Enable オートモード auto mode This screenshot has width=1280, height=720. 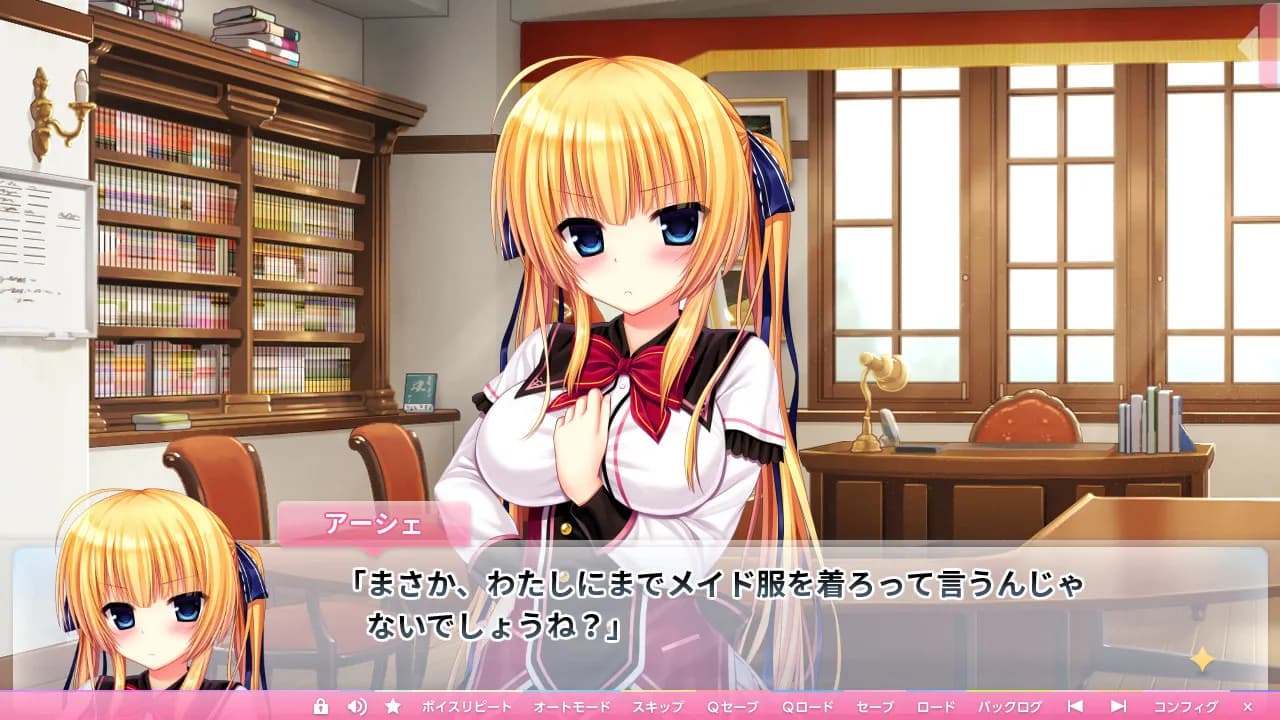(x=572, y=705)
